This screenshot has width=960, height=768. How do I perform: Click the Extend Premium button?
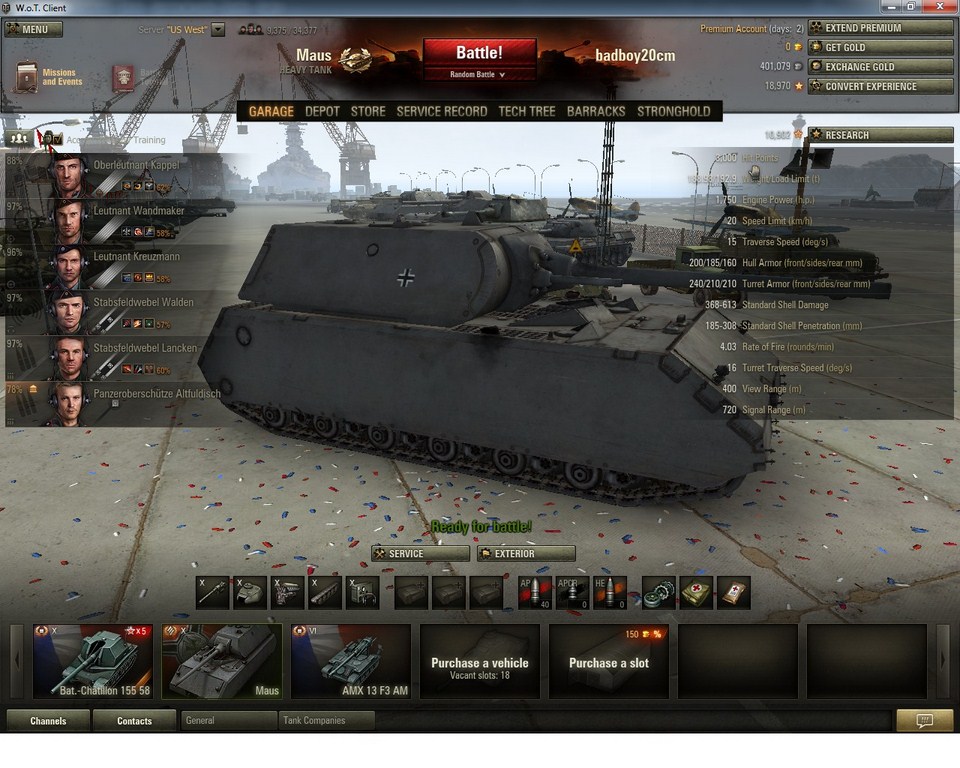880,28
